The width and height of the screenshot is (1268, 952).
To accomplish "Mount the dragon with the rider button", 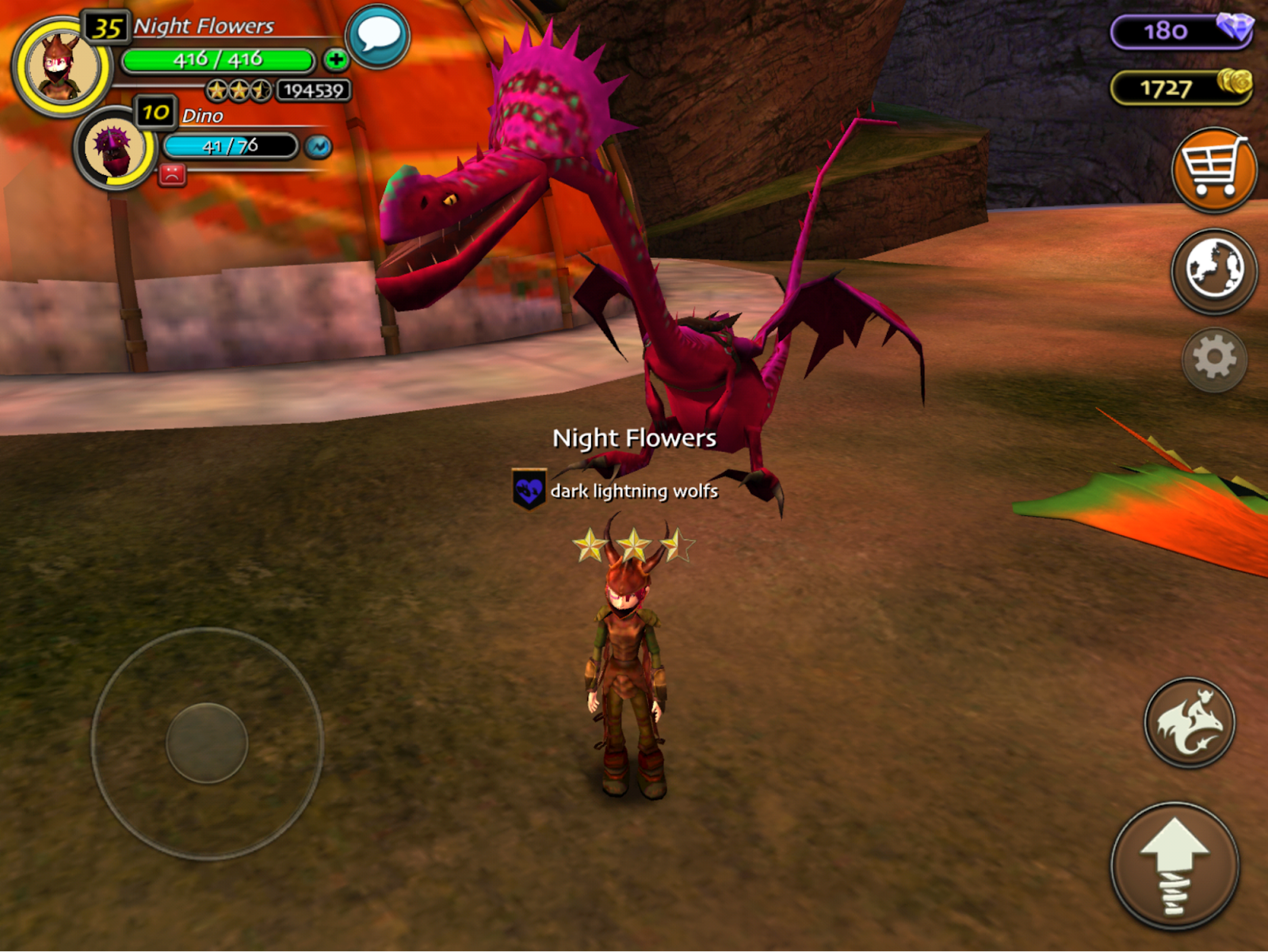I will [x=1189, y=722].
